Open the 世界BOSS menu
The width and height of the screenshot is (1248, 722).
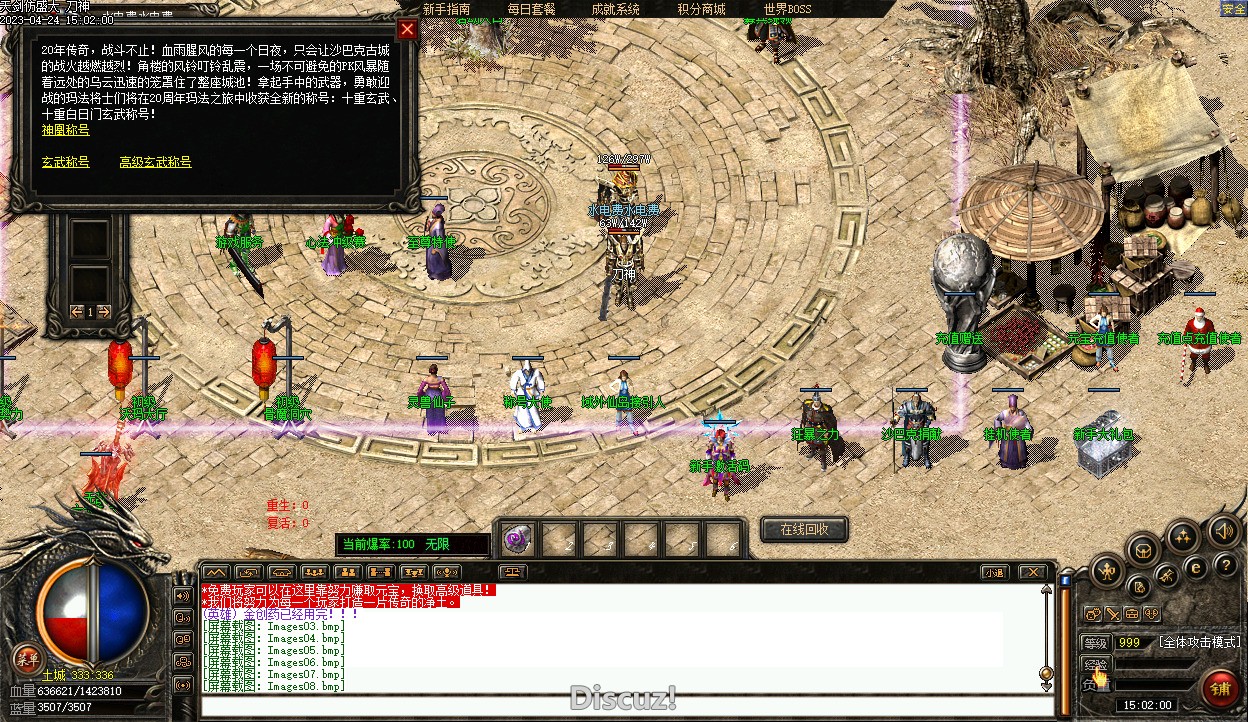coord(787,9)
